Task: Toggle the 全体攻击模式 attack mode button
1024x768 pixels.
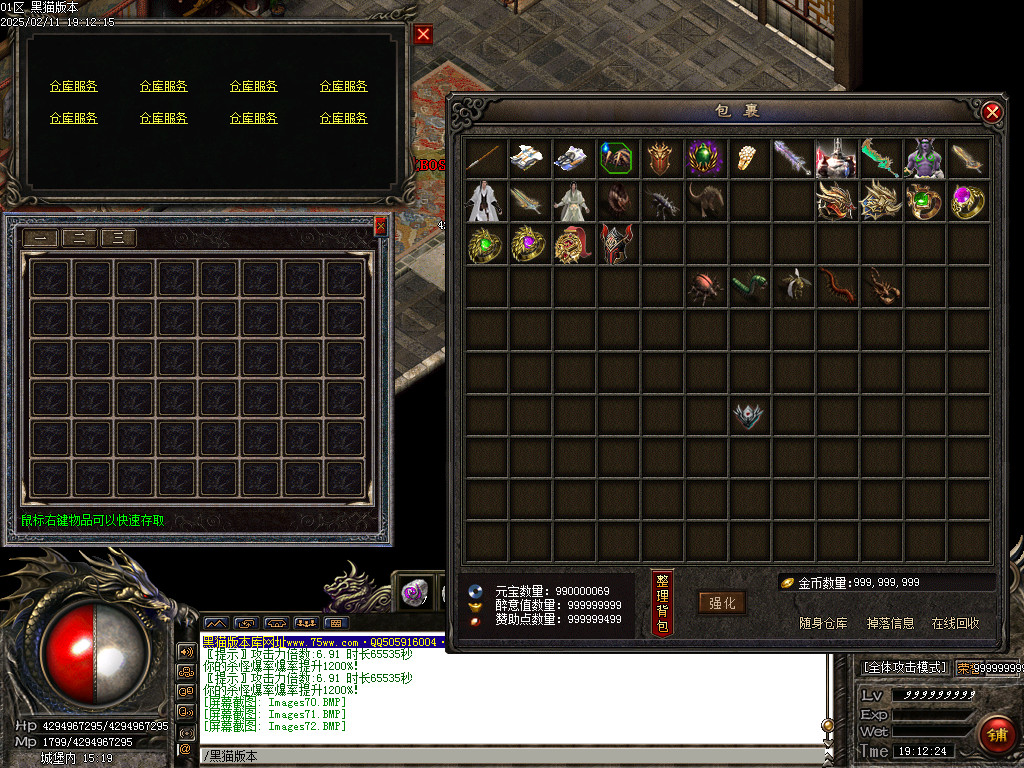Action: pos(904,667)
